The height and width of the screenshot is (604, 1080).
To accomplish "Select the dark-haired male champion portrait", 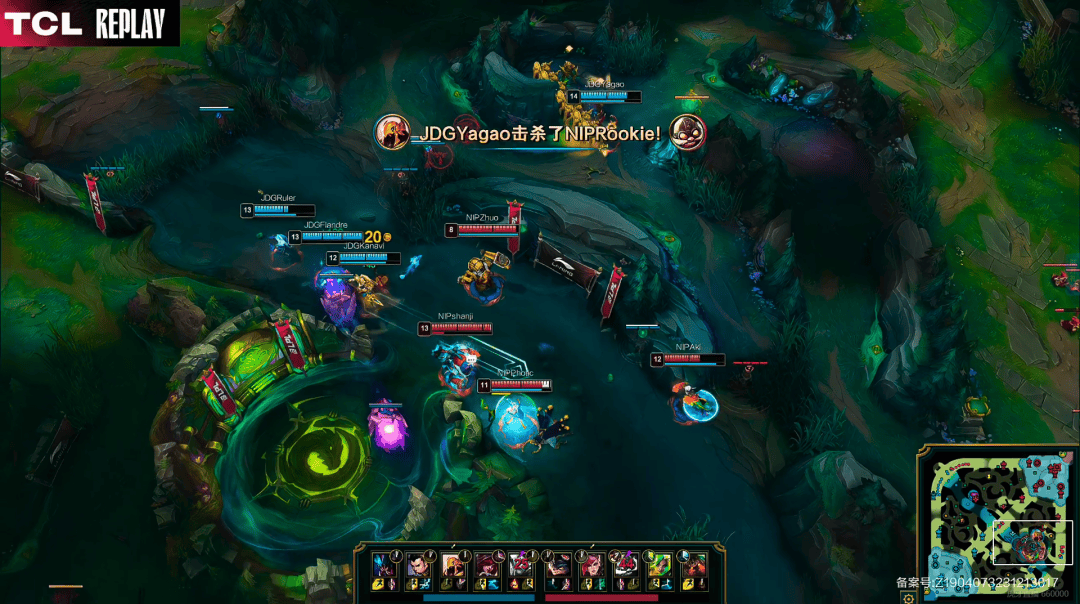I will pos(418,565).
